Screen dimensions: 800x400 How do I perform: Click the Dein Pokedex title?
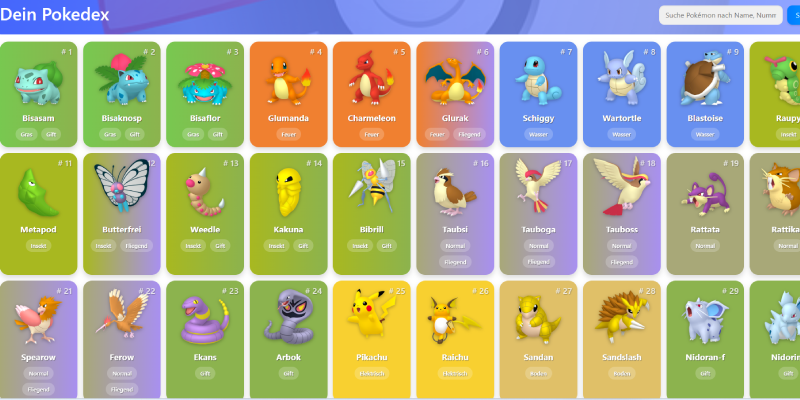(55, 15)
